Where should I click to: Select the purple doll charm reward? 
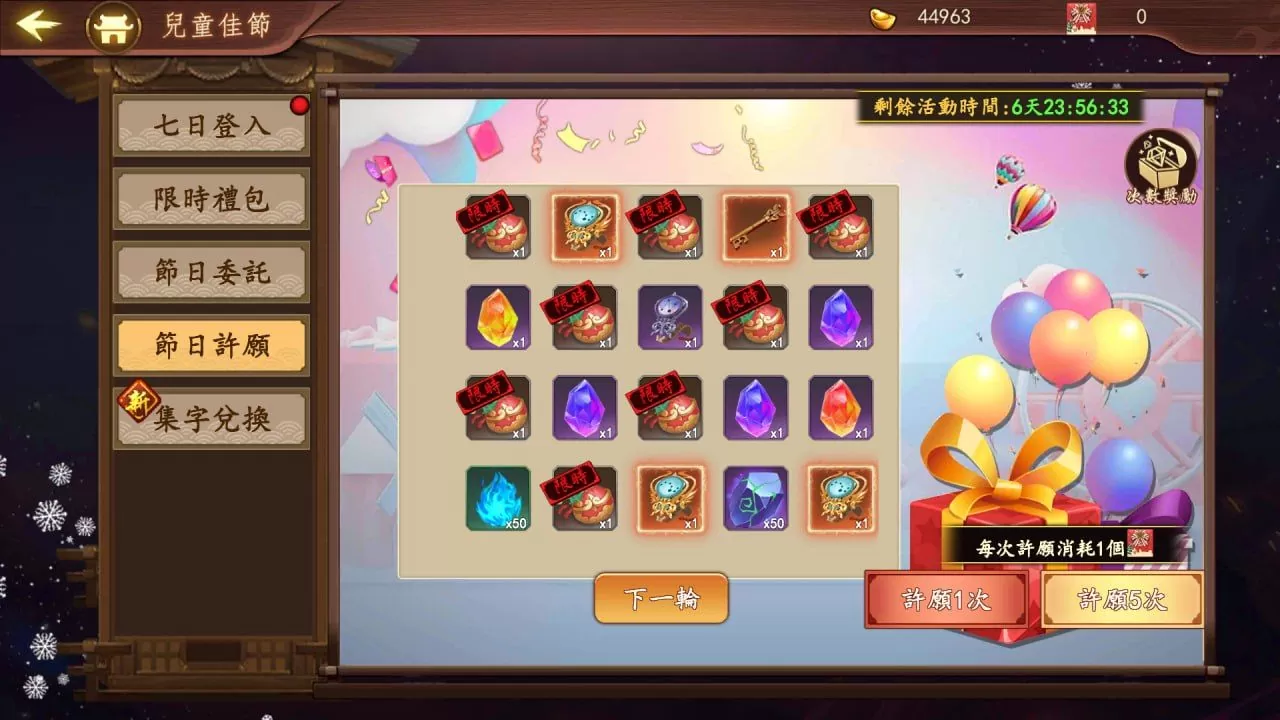coord(670,318)
